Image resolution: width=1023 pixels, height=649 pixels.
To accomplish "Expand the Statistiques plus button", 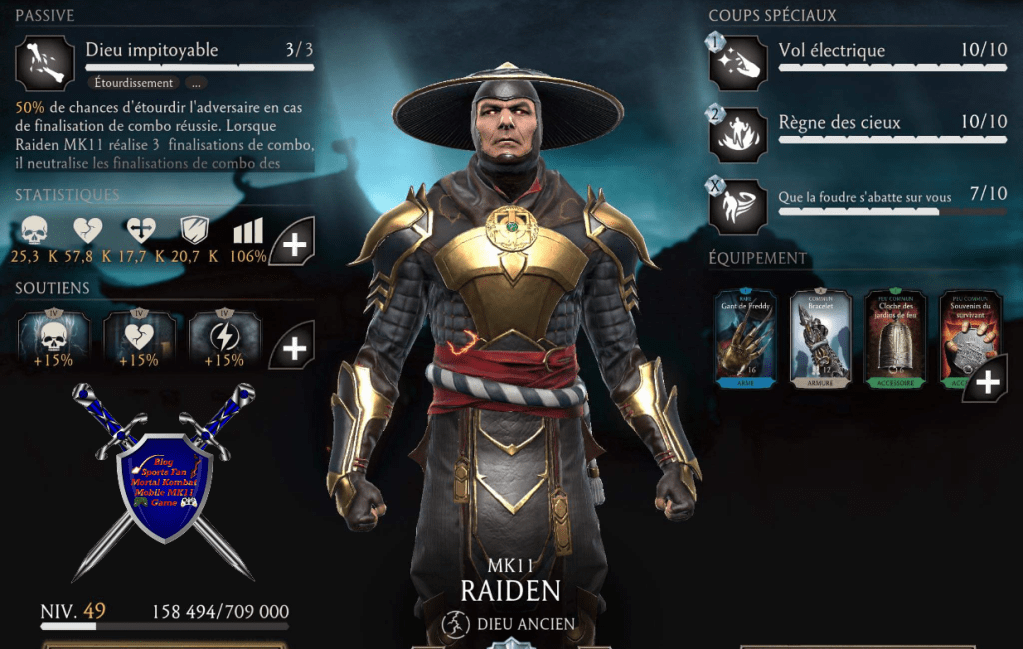I will pyautogui.click(x=292, y=243).
